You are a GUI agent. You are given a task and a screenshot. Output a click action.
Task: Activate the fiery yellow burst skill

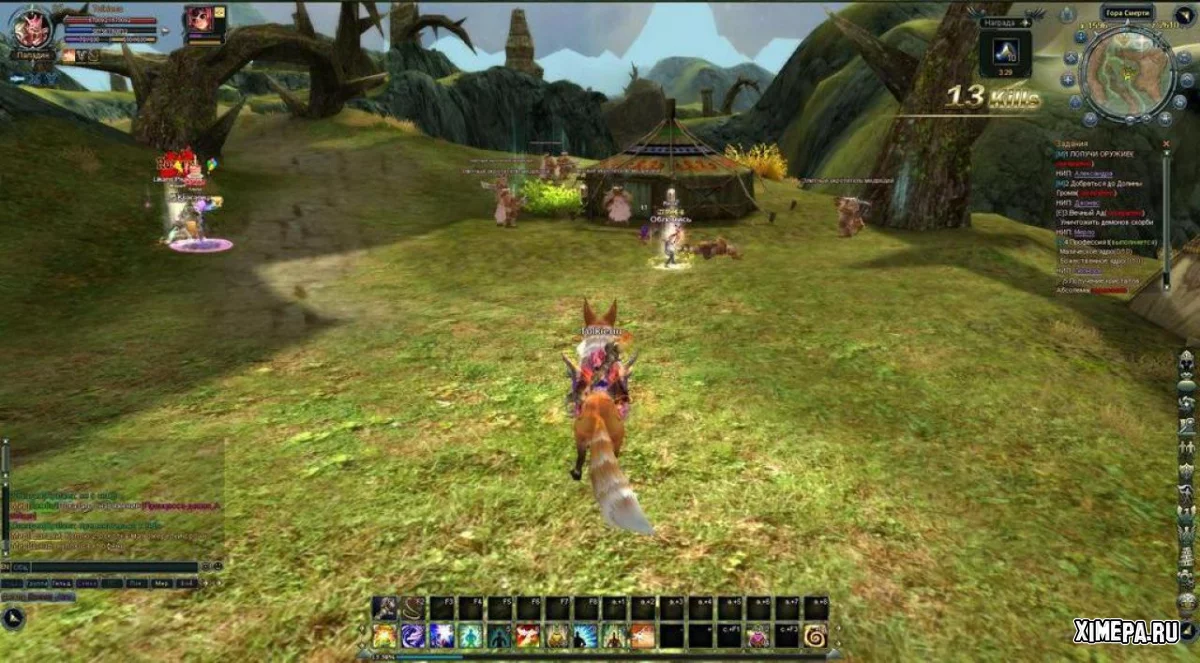coord(384,635)
